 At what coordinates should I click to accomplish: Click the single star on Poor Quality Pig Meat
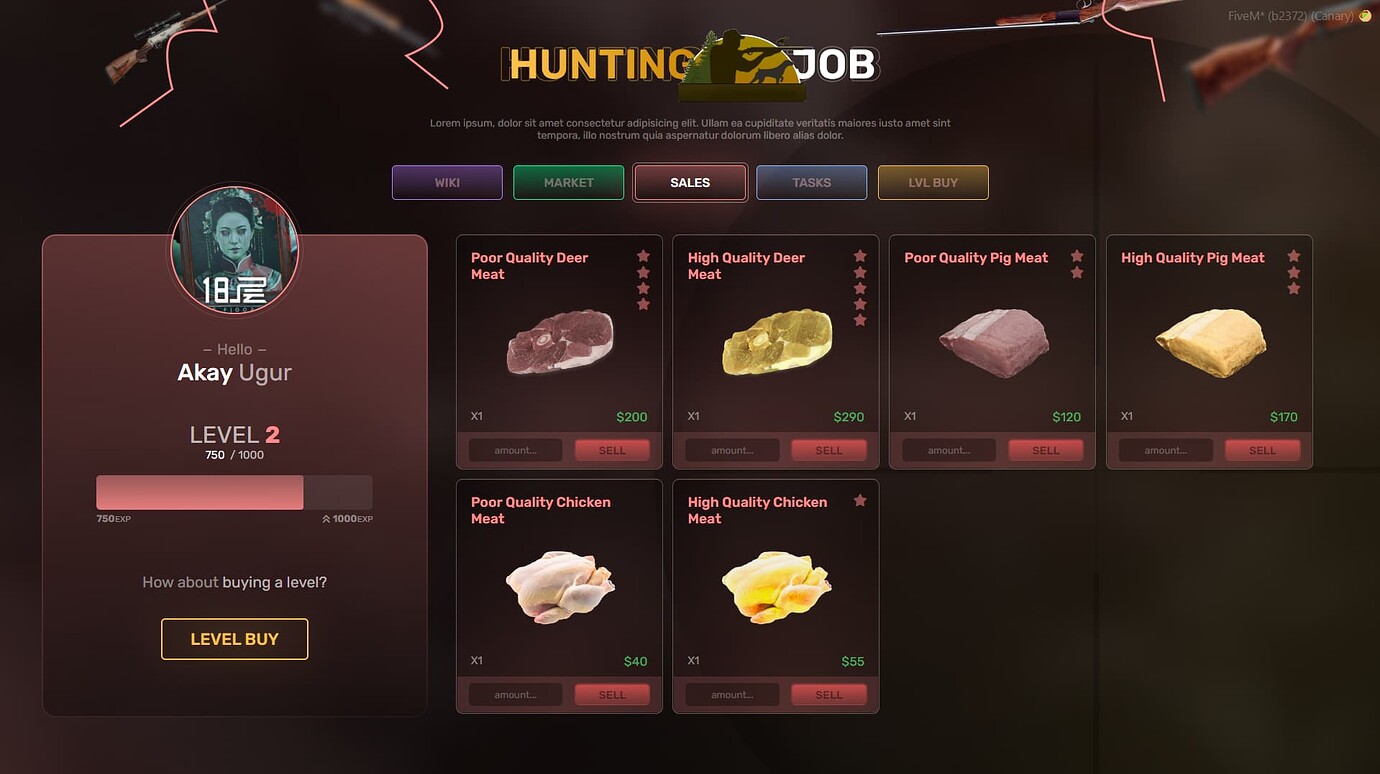(1077, 257)
